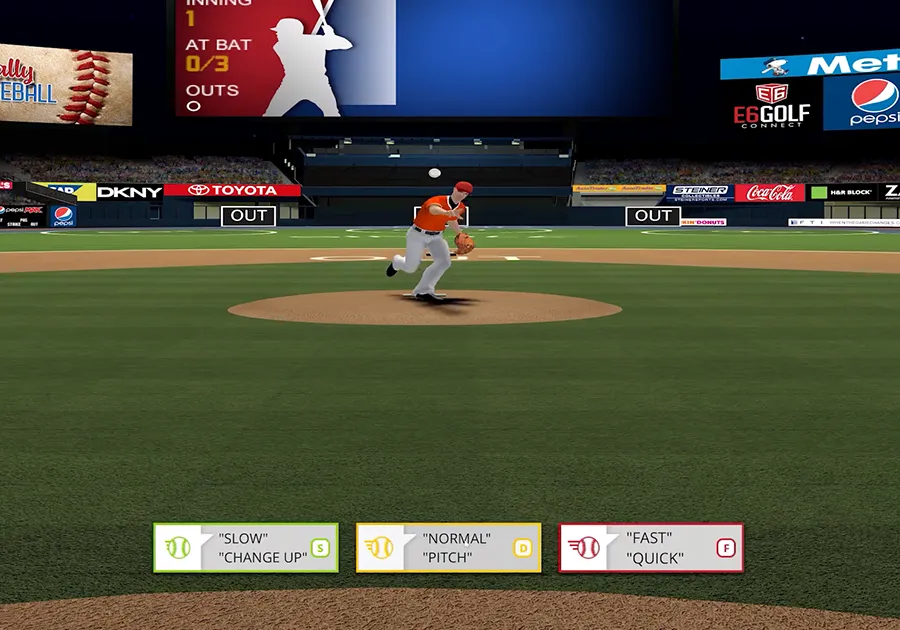Pick the red Fast Quick pitch

(651, 548)
